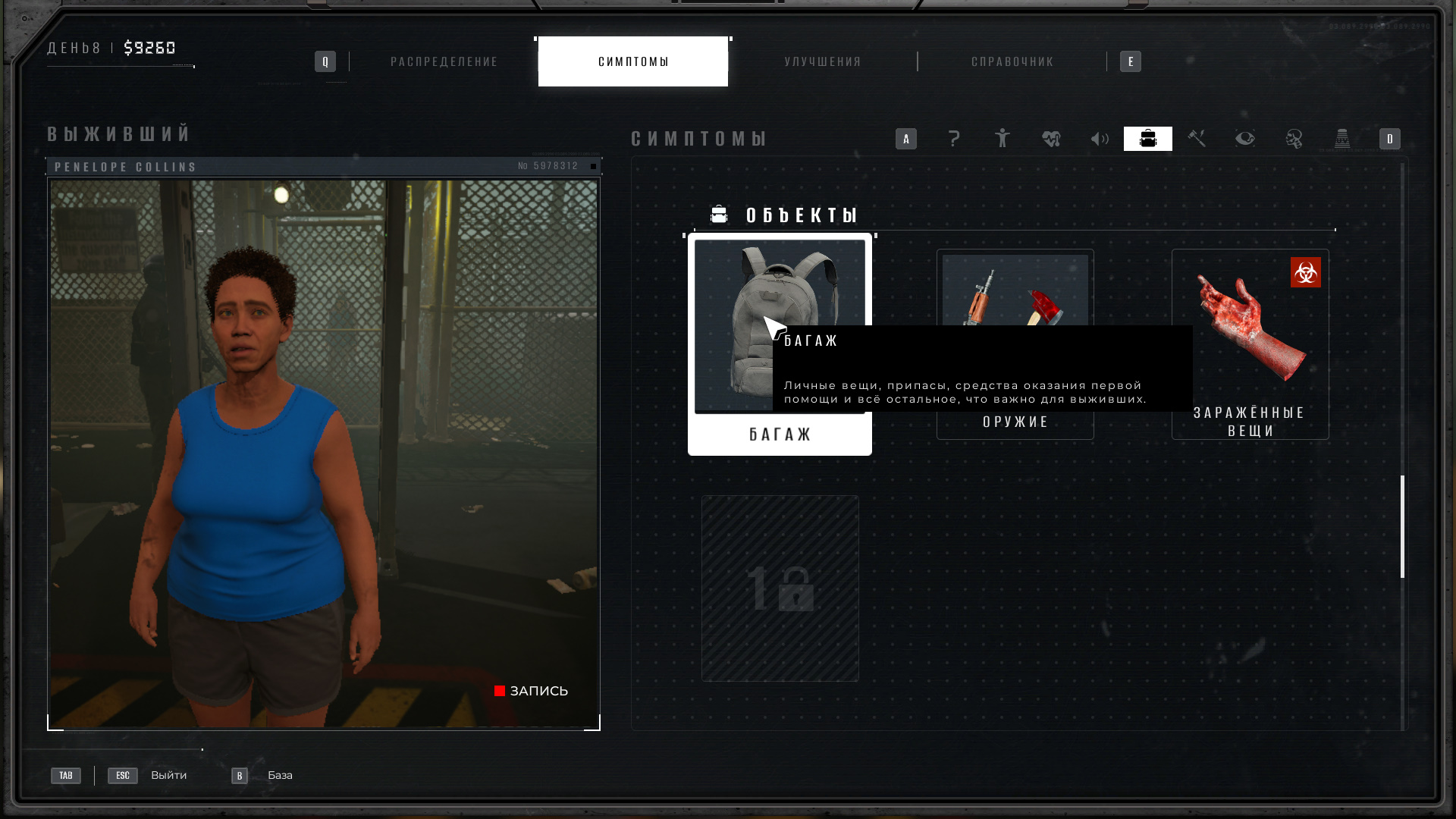Open the eye scan symptom category
1456x819 pixels.
1245,139
